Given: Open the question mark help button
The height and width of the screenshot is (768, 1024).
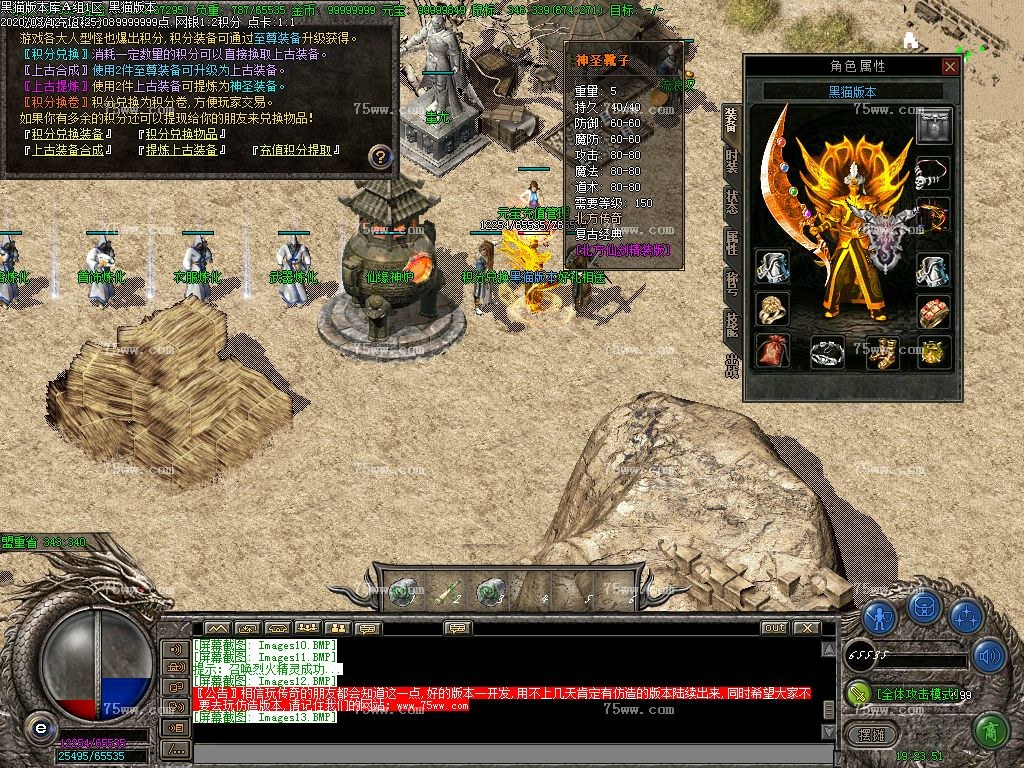Looking at the screenshot, I should tap(380, 156).
